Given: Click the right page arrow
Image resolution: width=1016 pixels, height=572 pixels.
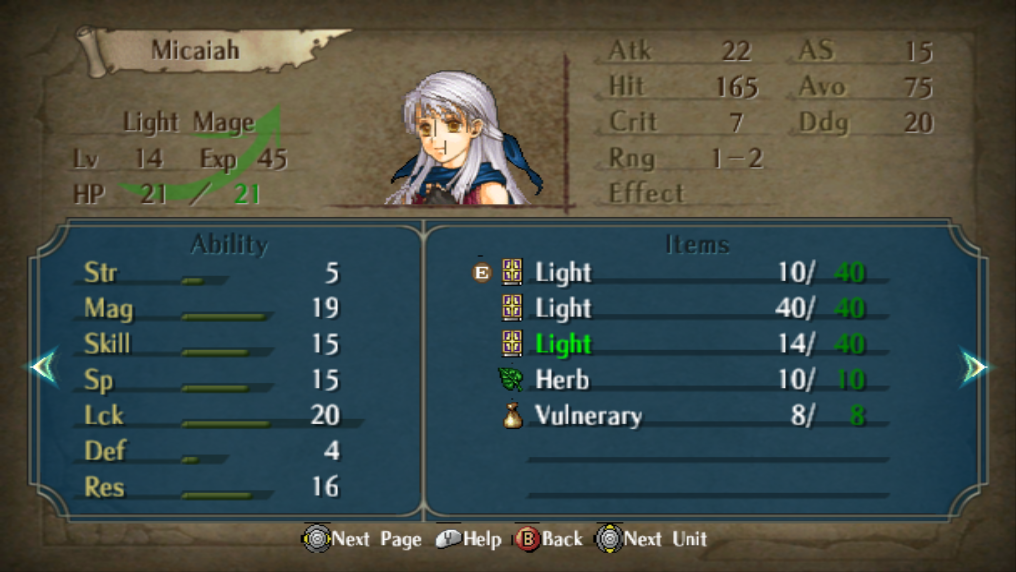Looking at the screenshot, I should (x=974, y=368).
